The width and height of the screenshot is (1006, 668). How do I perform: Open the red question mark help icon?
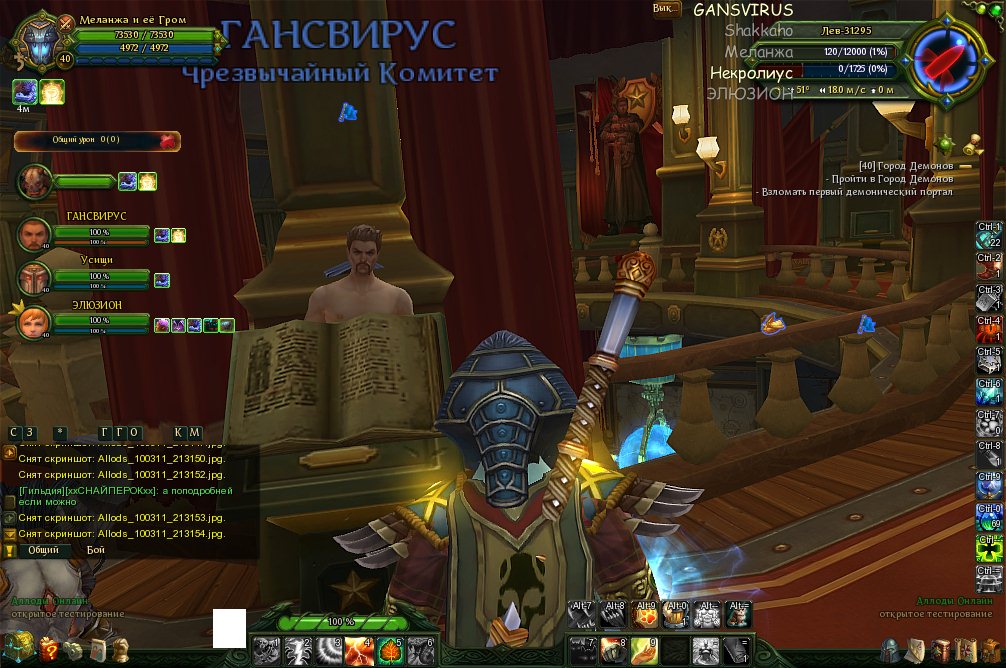click(49, 649)
